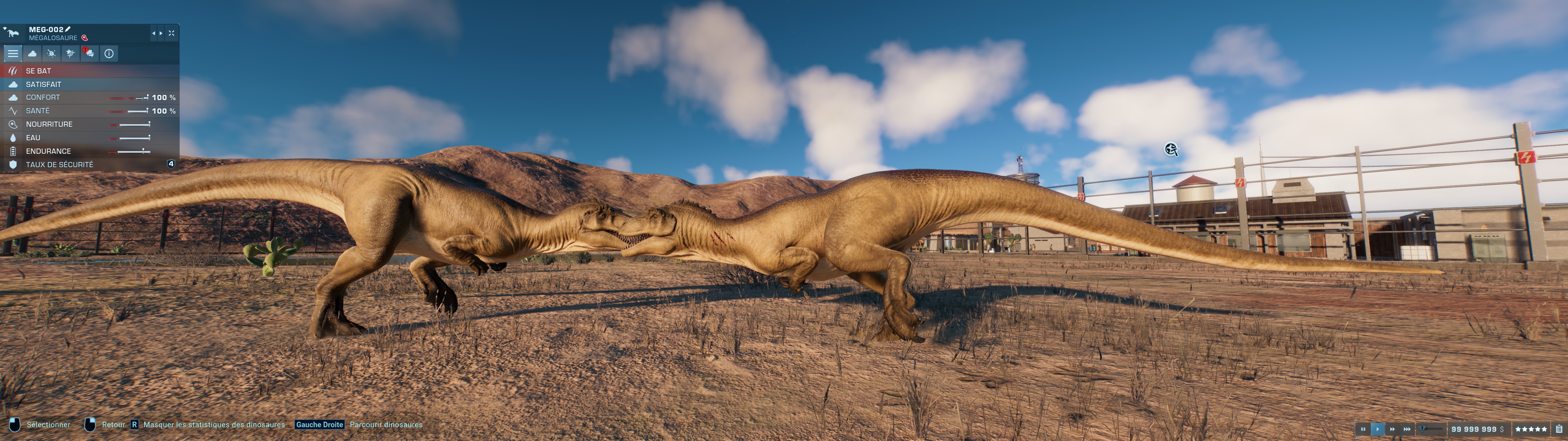Set game speed to double fast-forward
The height and width of the screenshot is (441, 1568).
[x=1392, y=429]
